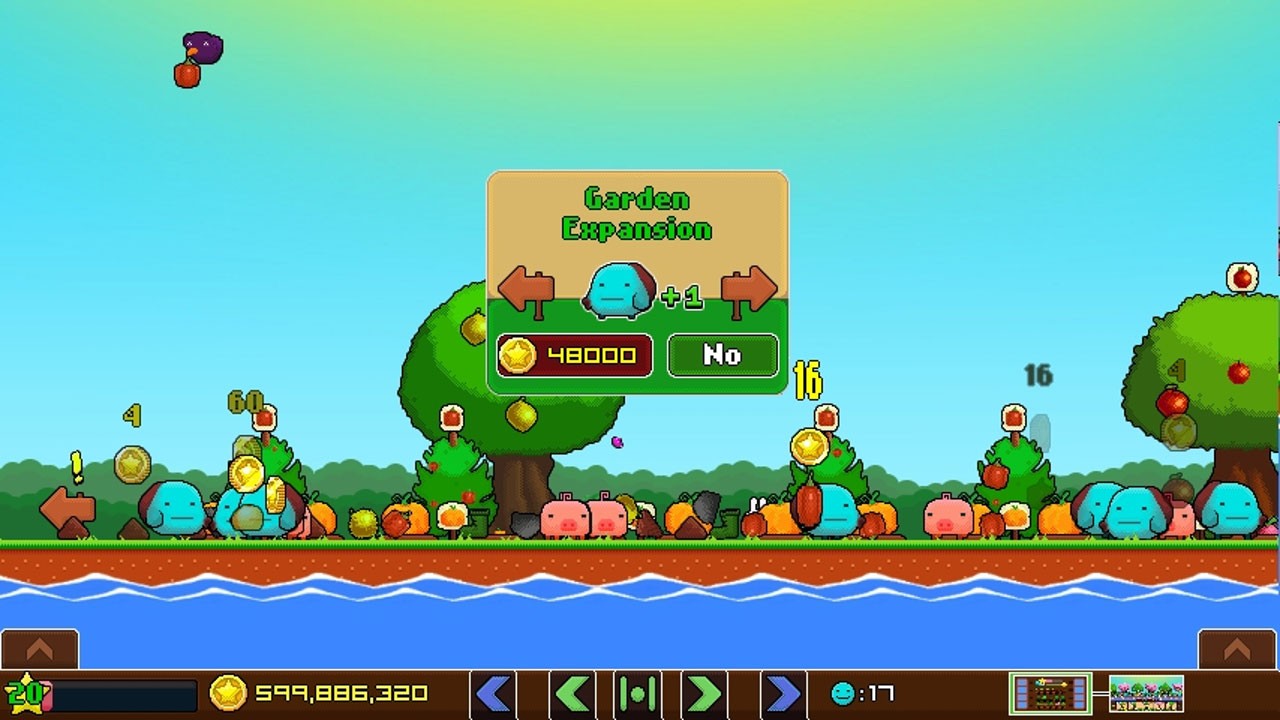Click the level 20 star badge
The height and width of the screenshot is (720, 1280).
click(22, 693)
